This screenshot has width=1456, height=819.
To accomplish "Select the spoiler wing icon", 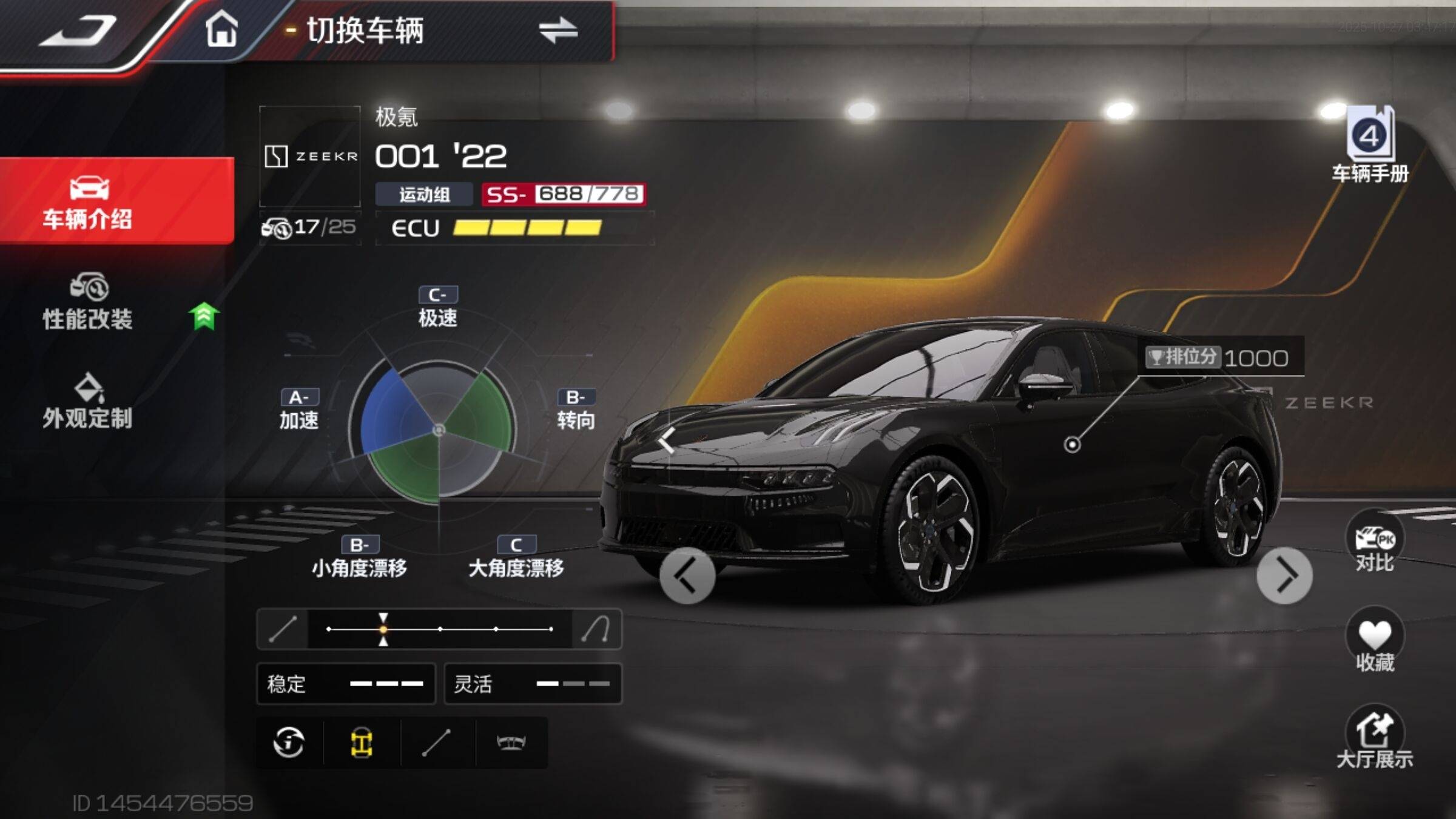I will [x=511, y=743].
